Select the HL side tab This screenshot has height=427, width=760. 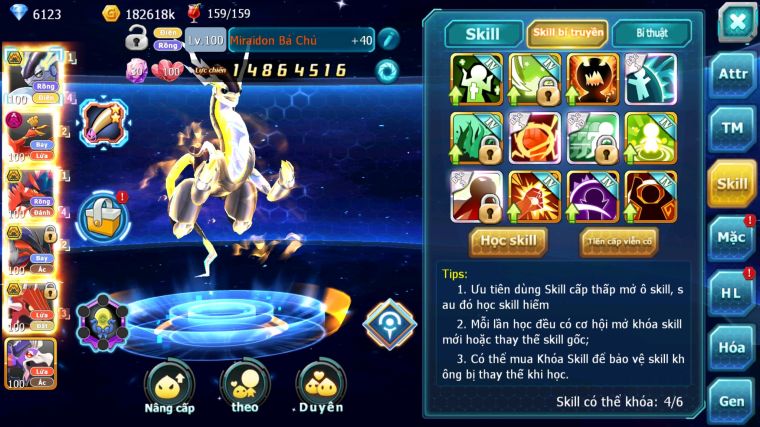point(732,293)
